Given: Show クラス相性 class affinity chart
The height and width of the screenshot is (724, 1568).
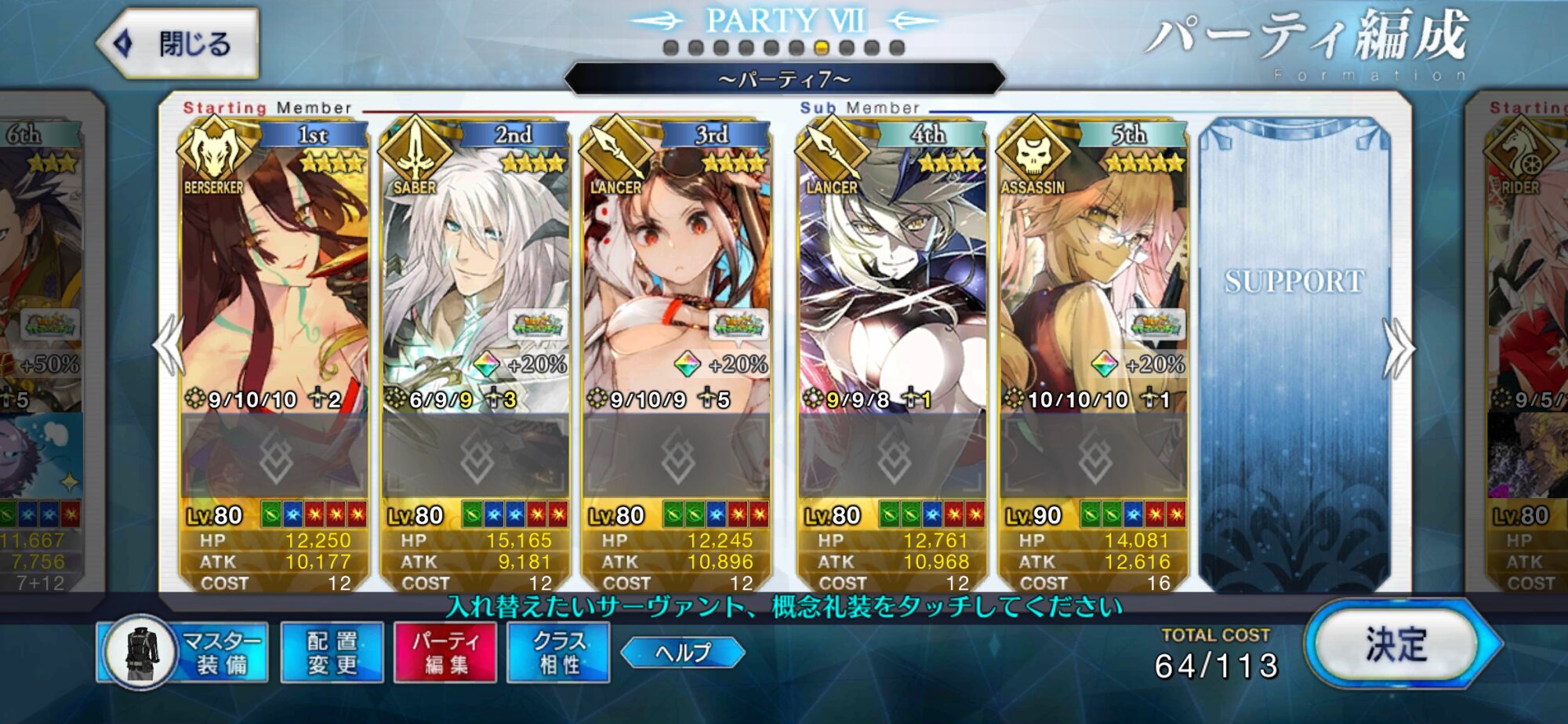Looking at the screenshot, I should tap(558, 653).
